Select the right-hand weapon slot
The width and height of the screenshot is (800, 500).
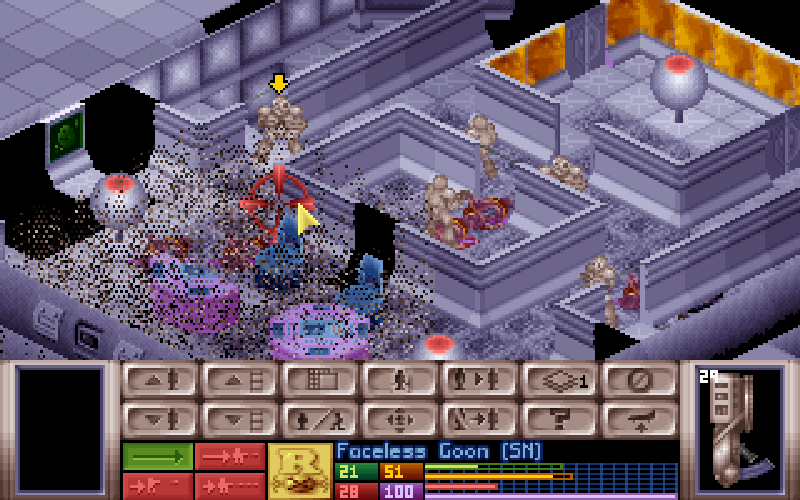[738, 430]
